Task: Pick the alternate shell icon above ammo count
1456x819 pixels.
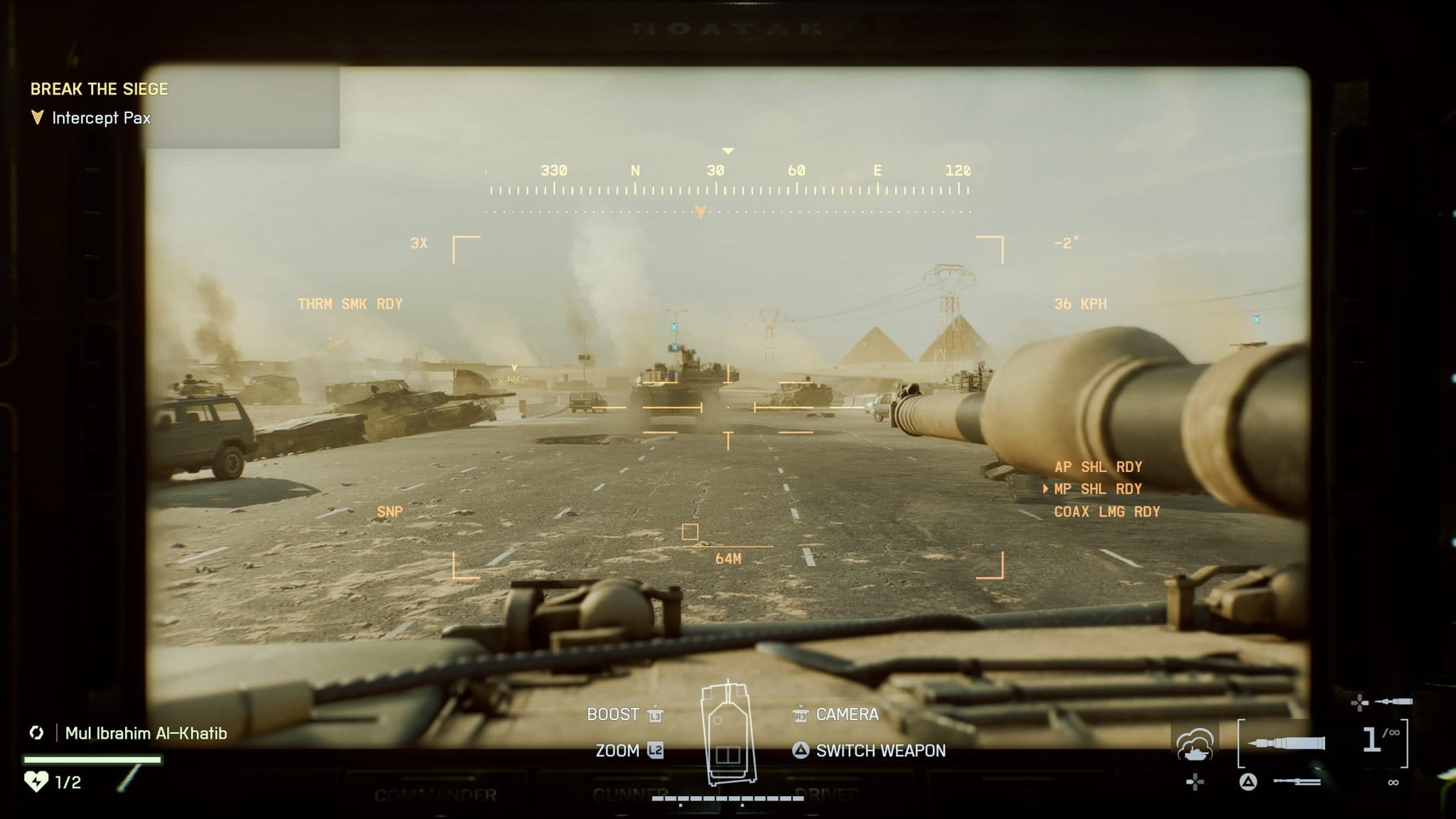Action: (x=1393, y=702)
